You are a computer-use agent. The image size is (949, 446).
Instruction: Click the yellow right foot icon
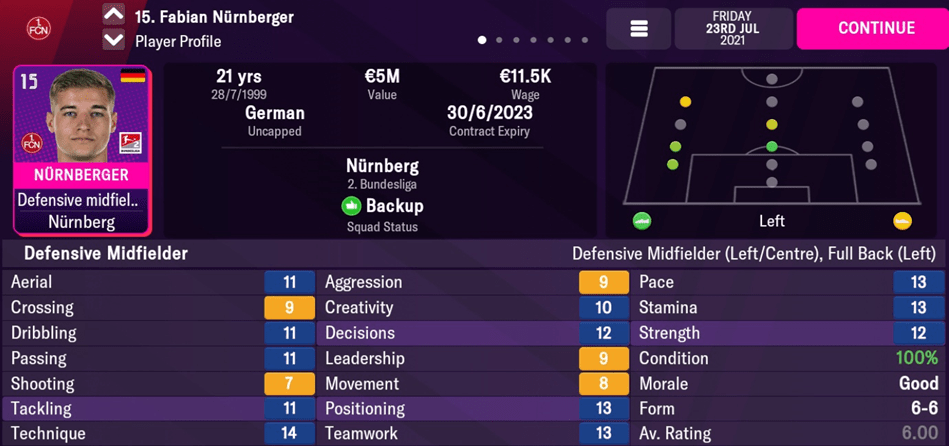click(x=902, y=221)
